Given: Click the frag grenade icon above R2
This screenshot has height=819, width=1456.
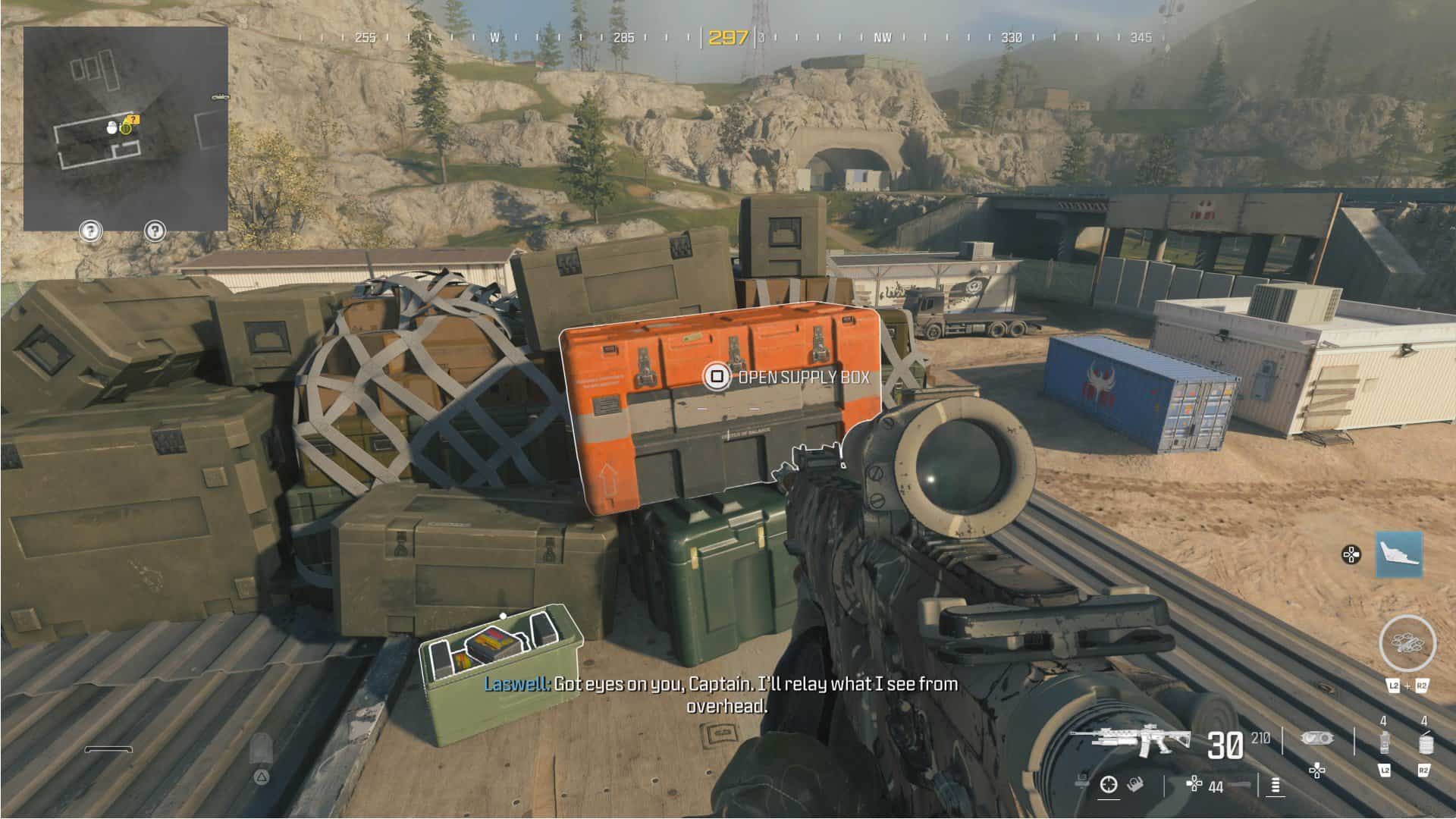Looking at the screenshot, I should [x=1427, y=744].
